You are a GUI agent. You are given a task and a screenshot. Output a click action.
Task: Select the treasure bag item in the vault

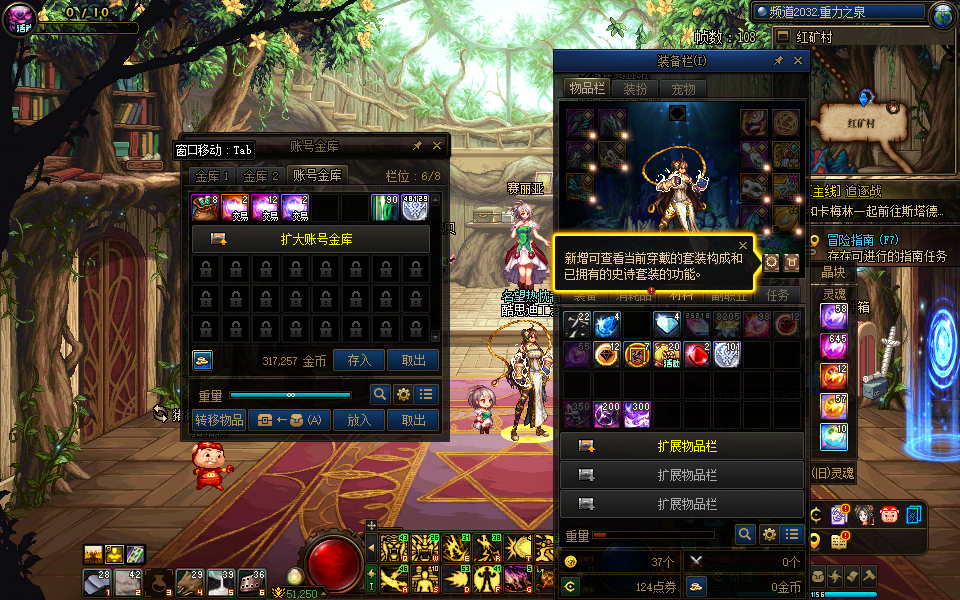click(205, 207)
